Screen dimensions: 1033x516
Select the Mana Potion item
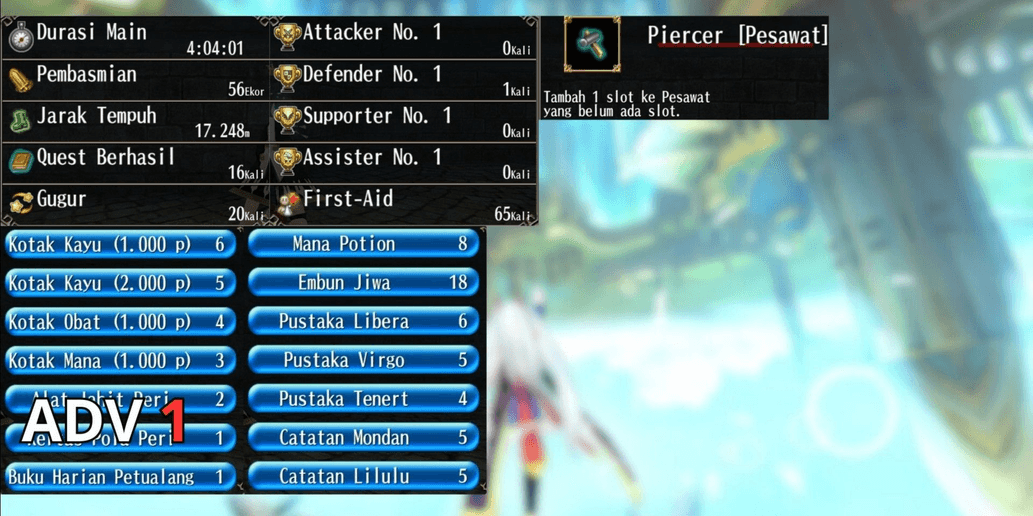pos(364,244)
